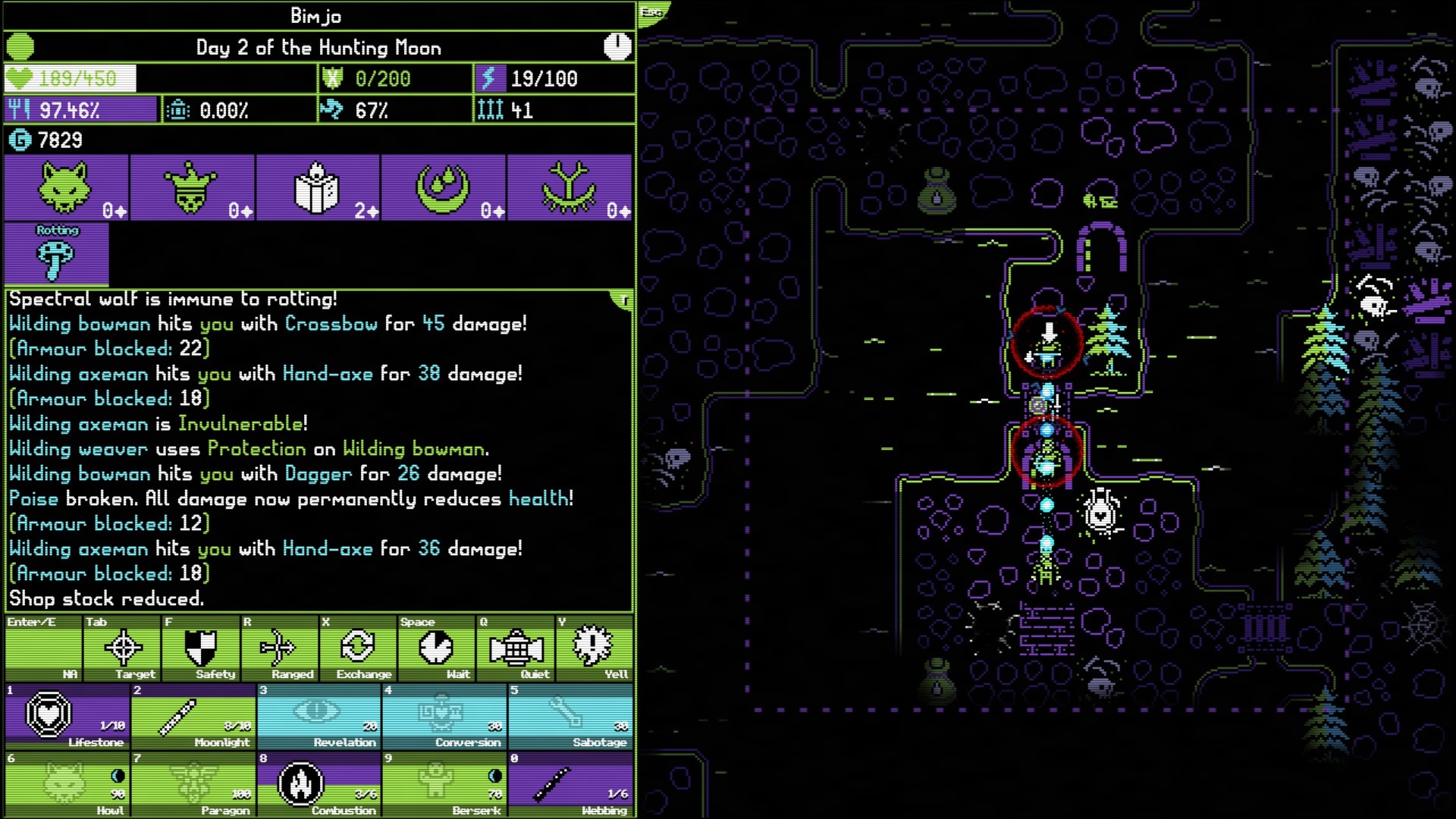Open the wolf head skill tree icon
This screenshot has height=819, width=1456.
point(66,187)
